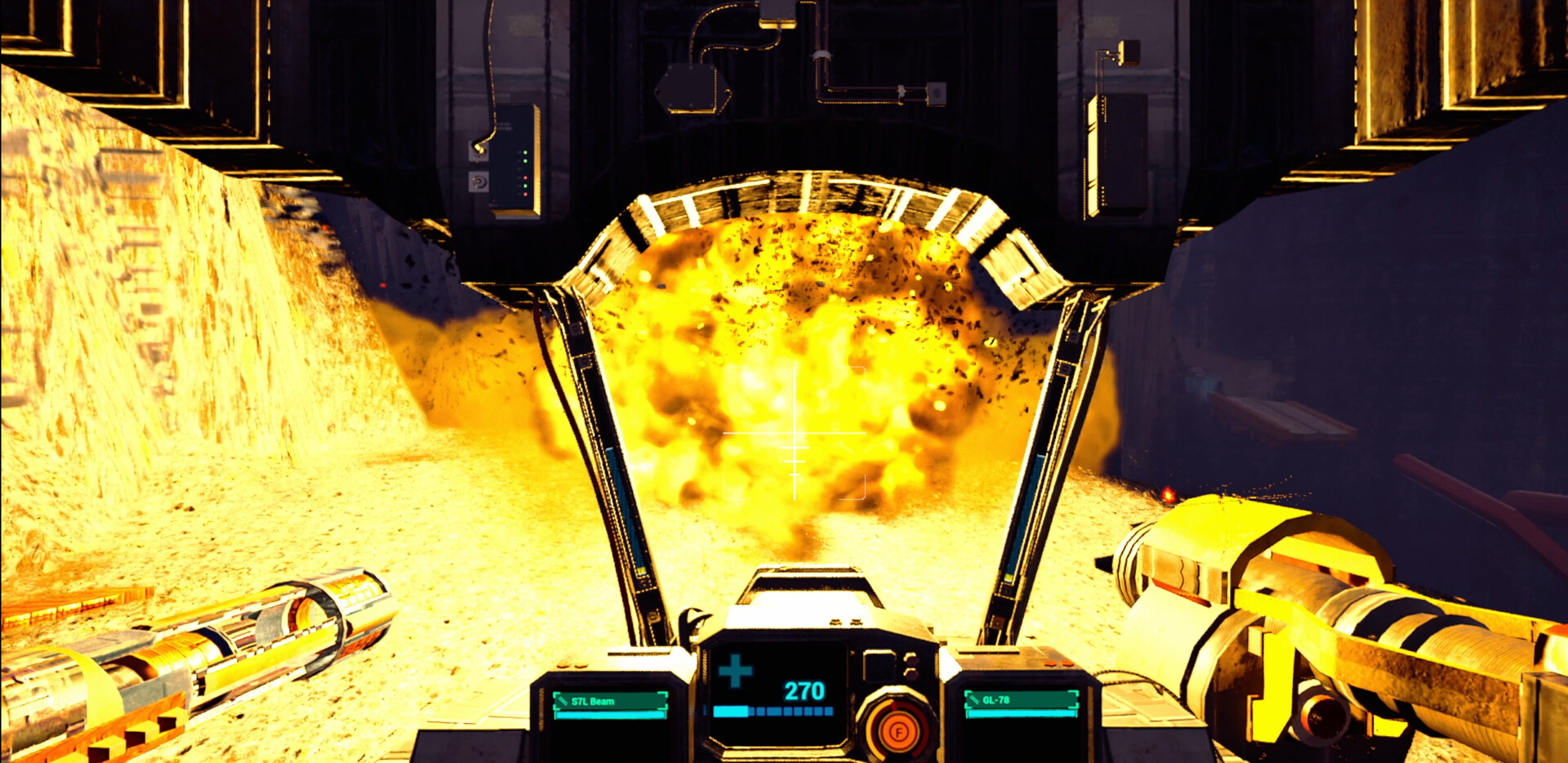The image size is (1568, 763).
Task: Toggle the upper green LED on the wall panel
Action: tap(525, 152)
